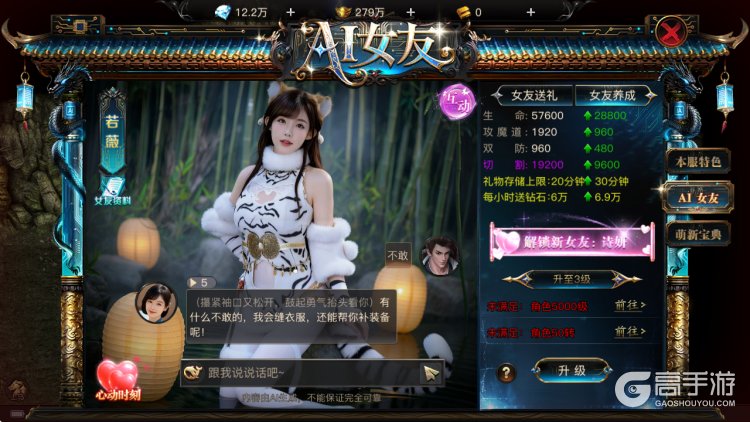The width and height of the screenshot is (750, 422).
Task: Open the 本服特色 side tab
Action: coord(698,161)
